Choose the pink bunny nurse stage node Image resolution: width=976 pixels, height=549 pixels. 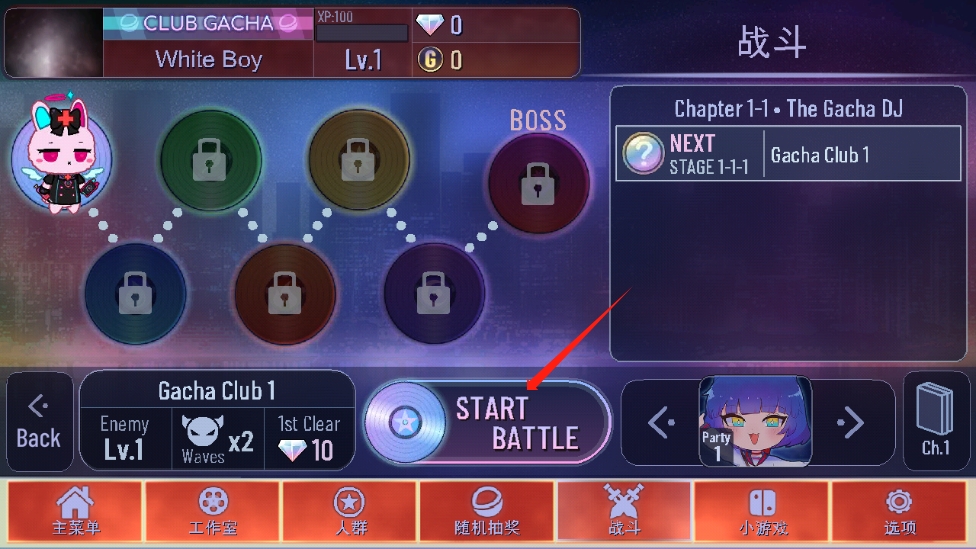[61, 155]
